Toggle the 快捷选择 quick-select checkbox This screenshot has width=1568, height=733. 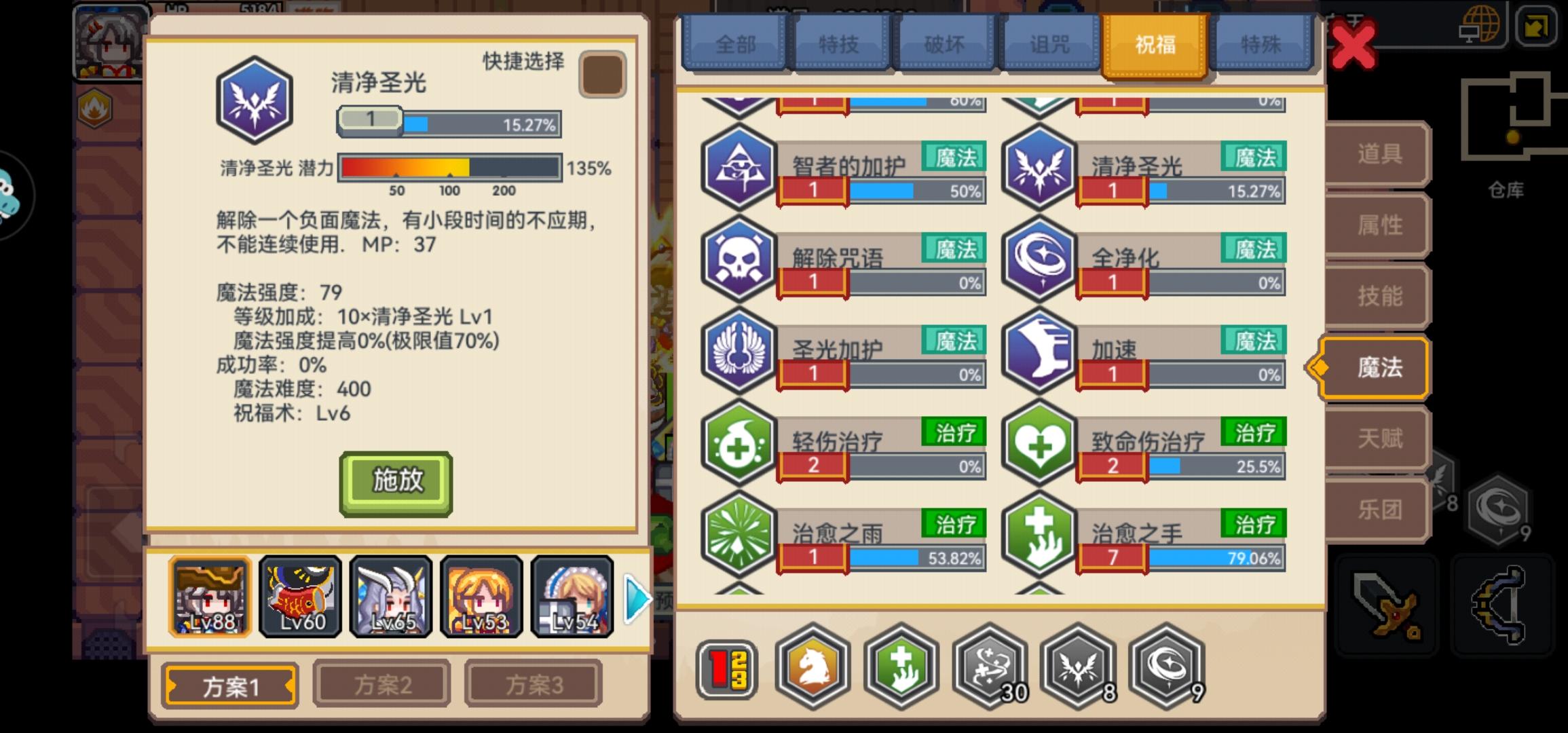pyautogui.click(x=601, y=75)
